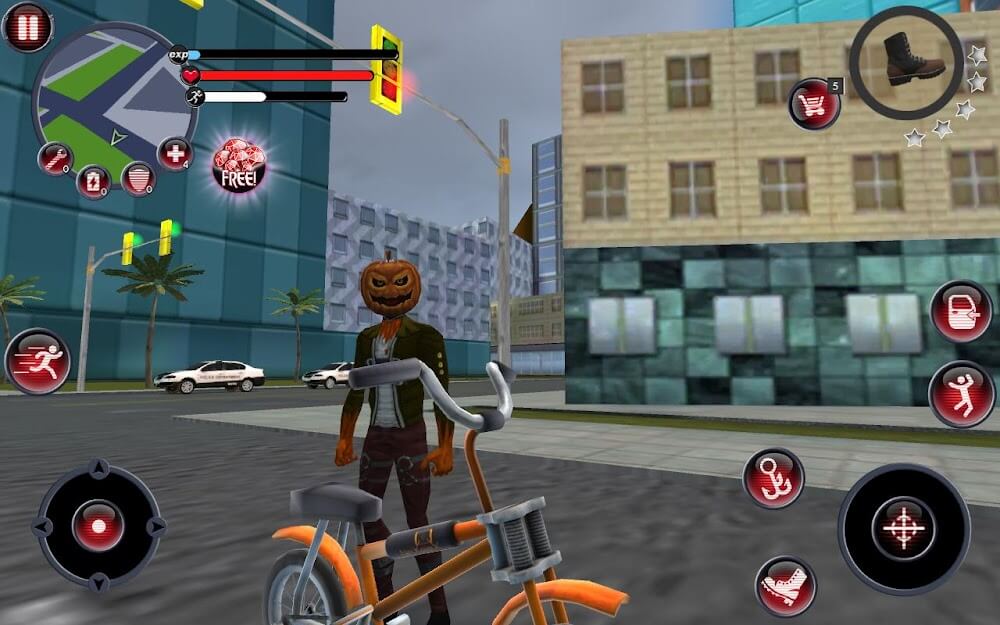Attack using the crosshair fire button
The height and width of the screenshot is (625, 1000).
tap(903, 528)
